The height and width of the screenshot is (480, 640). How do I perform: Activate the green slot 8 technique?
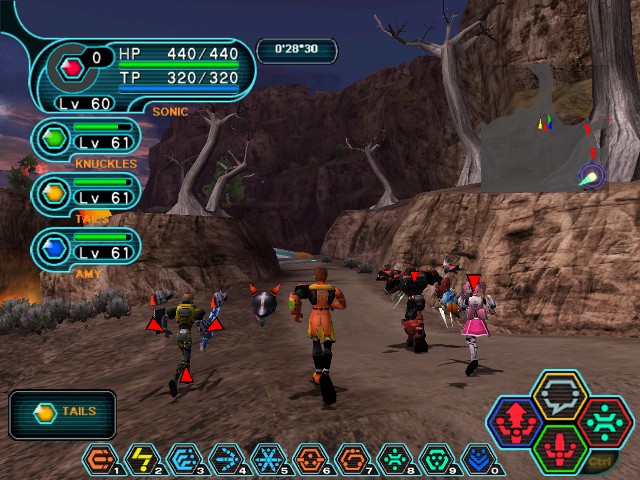392,459
